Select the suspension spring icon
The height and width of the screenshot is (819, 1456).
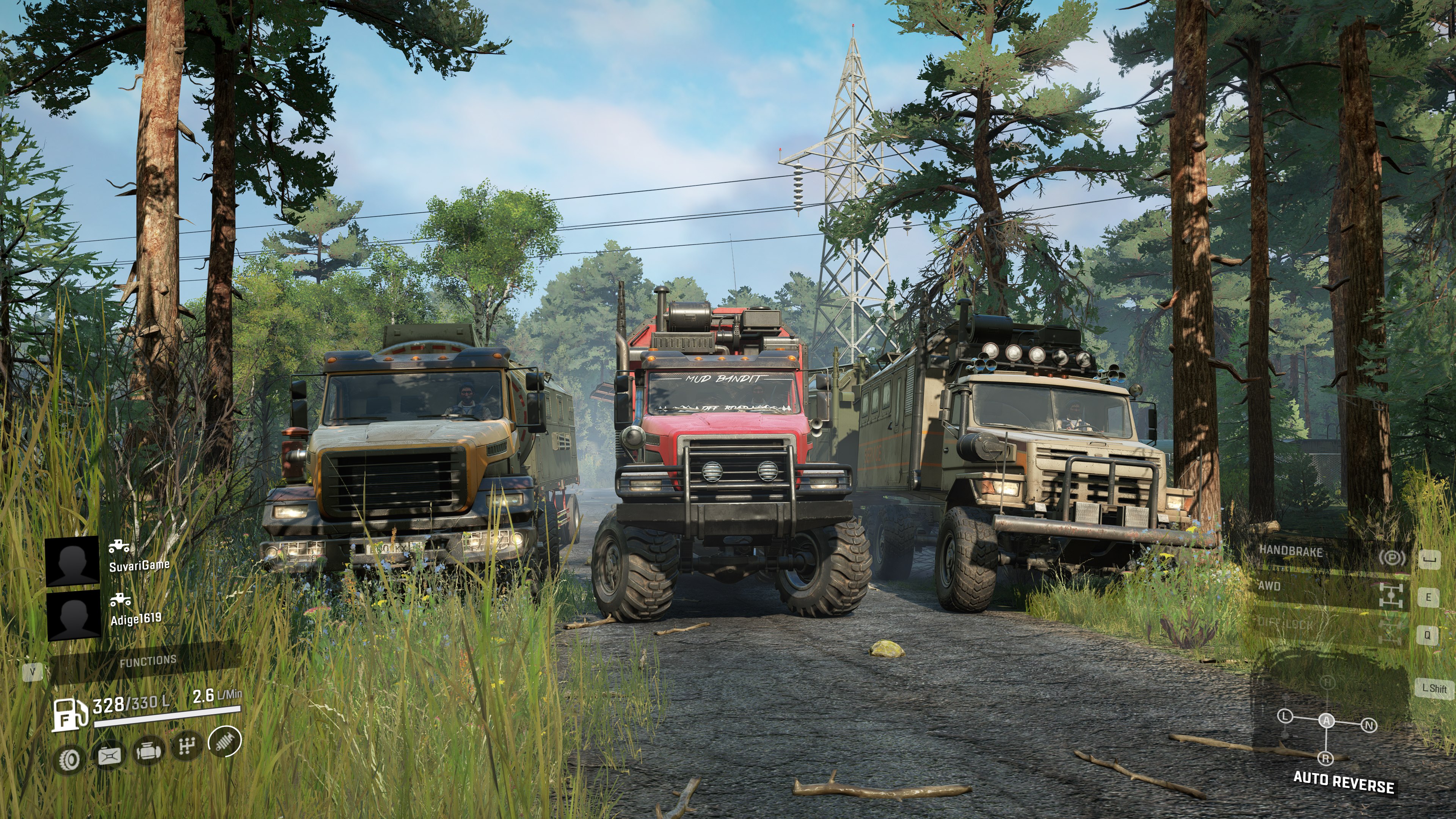pyautogui.click(x=224, y=741)
